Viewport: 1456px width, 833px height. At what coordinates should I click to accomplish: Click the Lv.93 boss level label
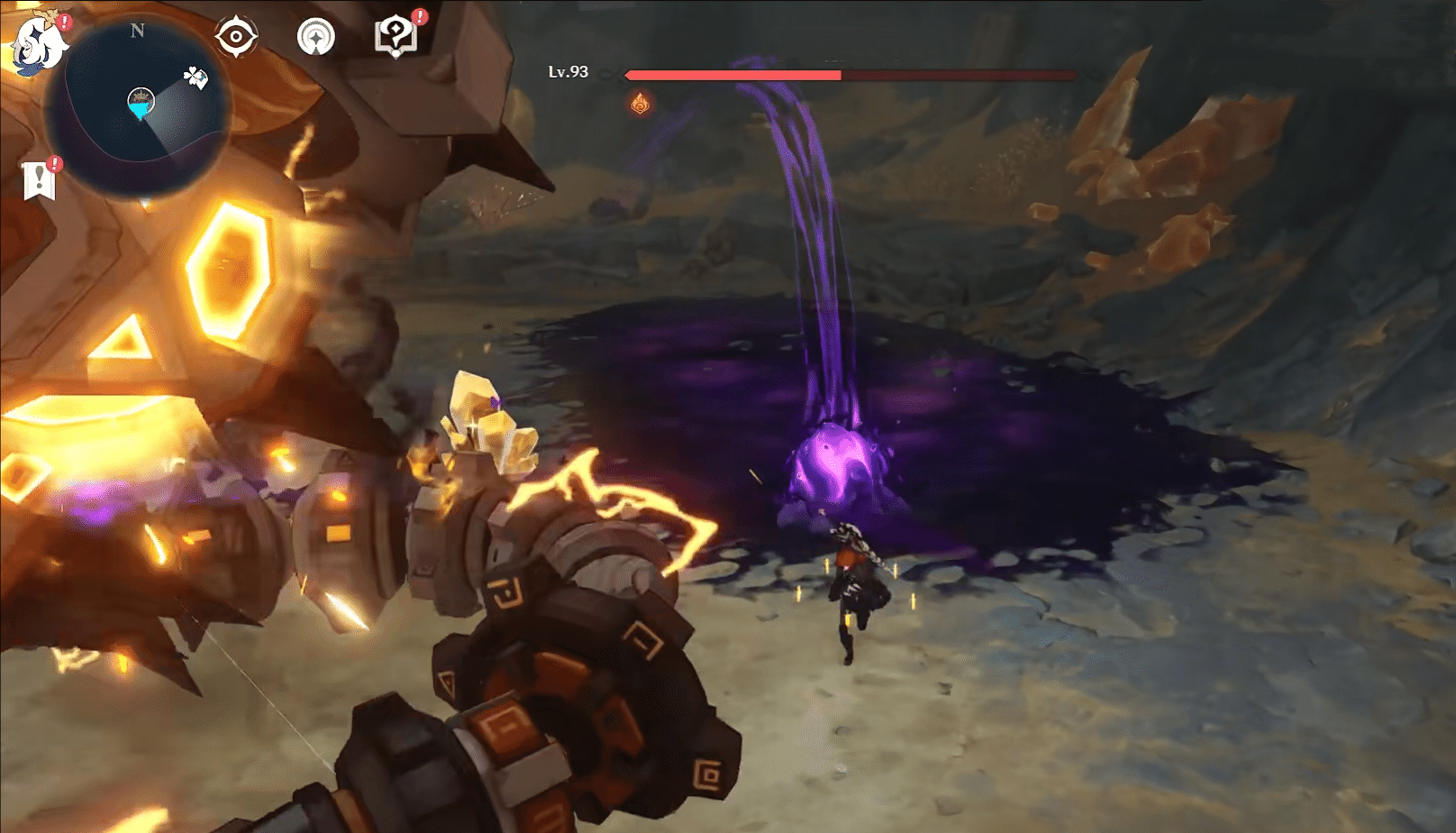pyautogui.click(x=569, y=73)
